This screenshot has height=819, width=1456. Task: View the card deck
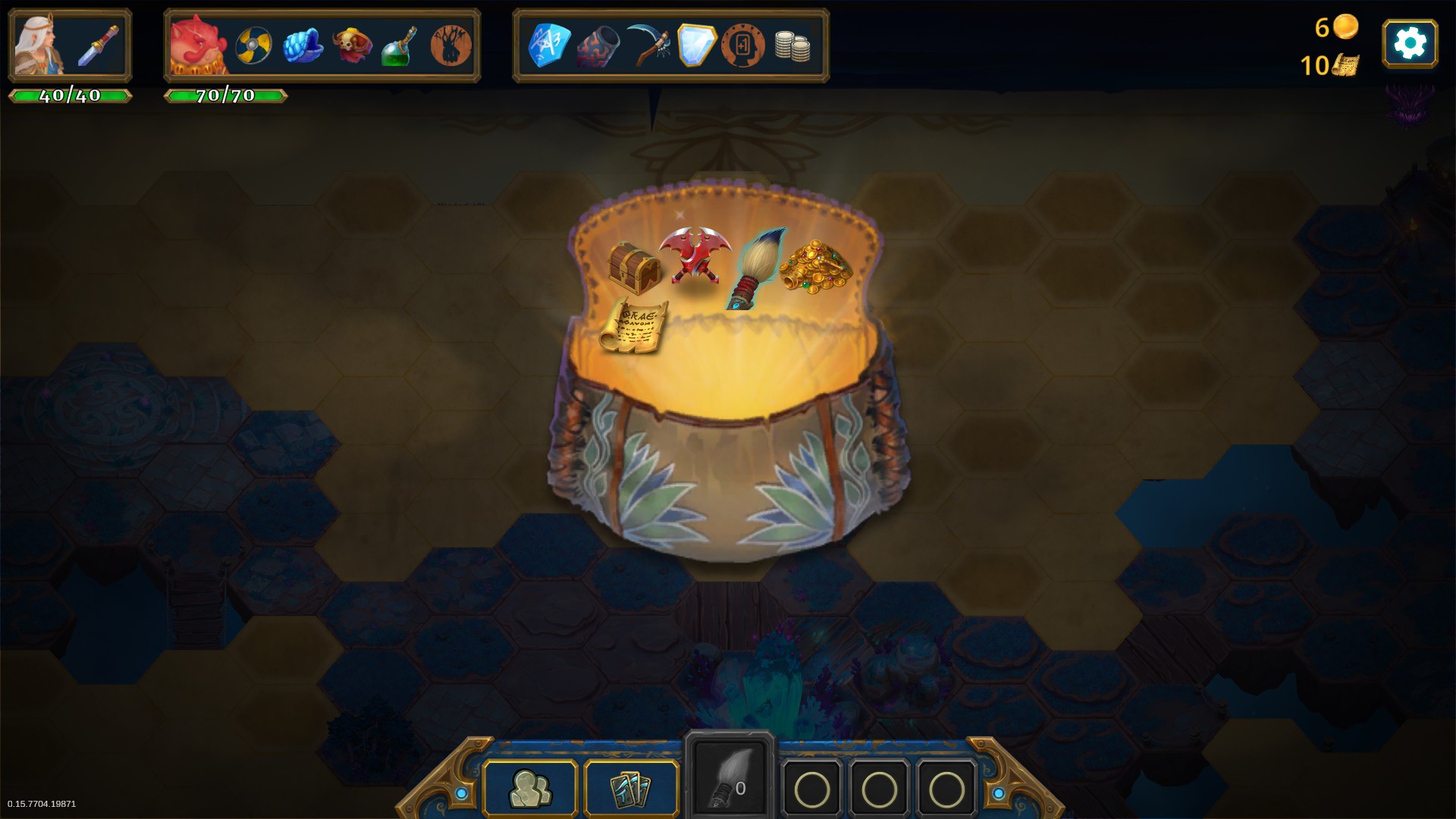(631, 789)
